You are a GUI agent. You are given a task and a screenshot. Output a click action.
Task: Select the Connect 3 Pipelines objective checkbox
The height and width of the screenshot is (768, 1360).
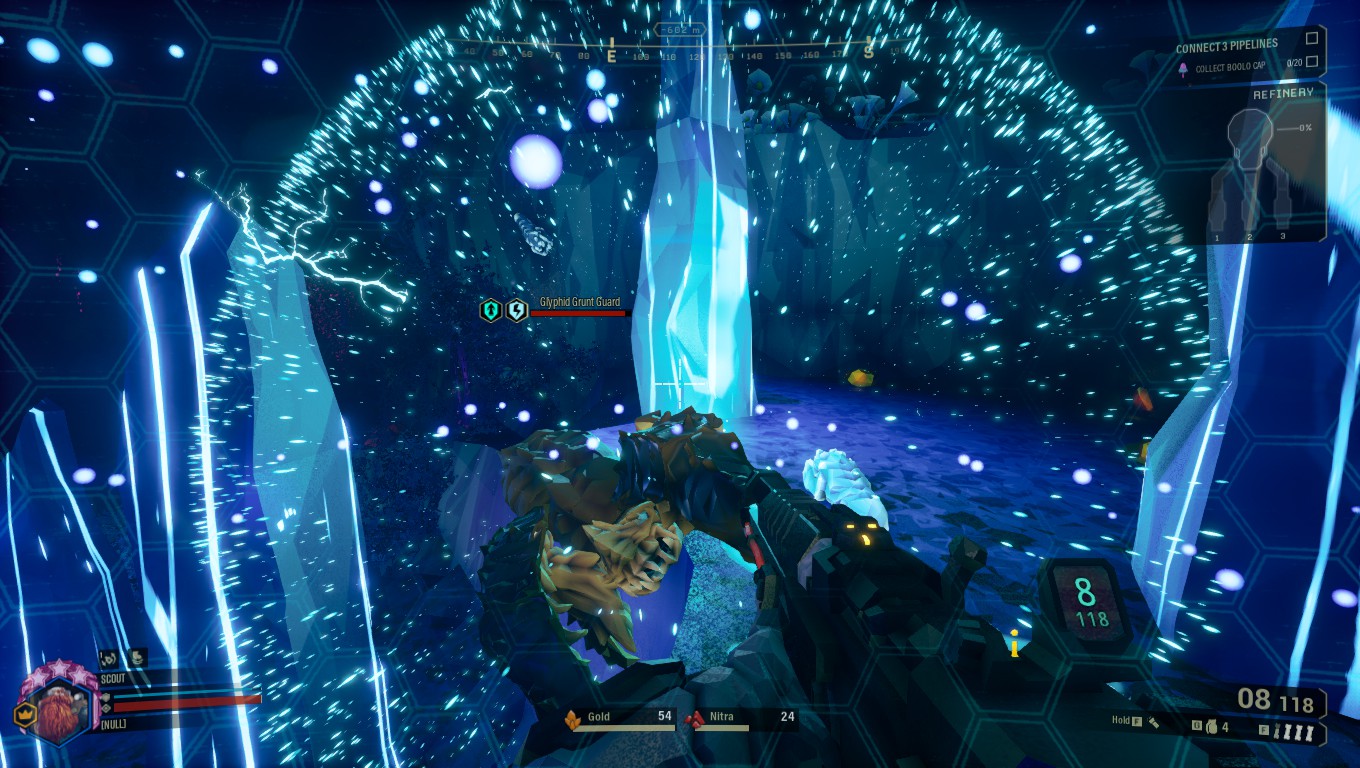point(1312,40)
